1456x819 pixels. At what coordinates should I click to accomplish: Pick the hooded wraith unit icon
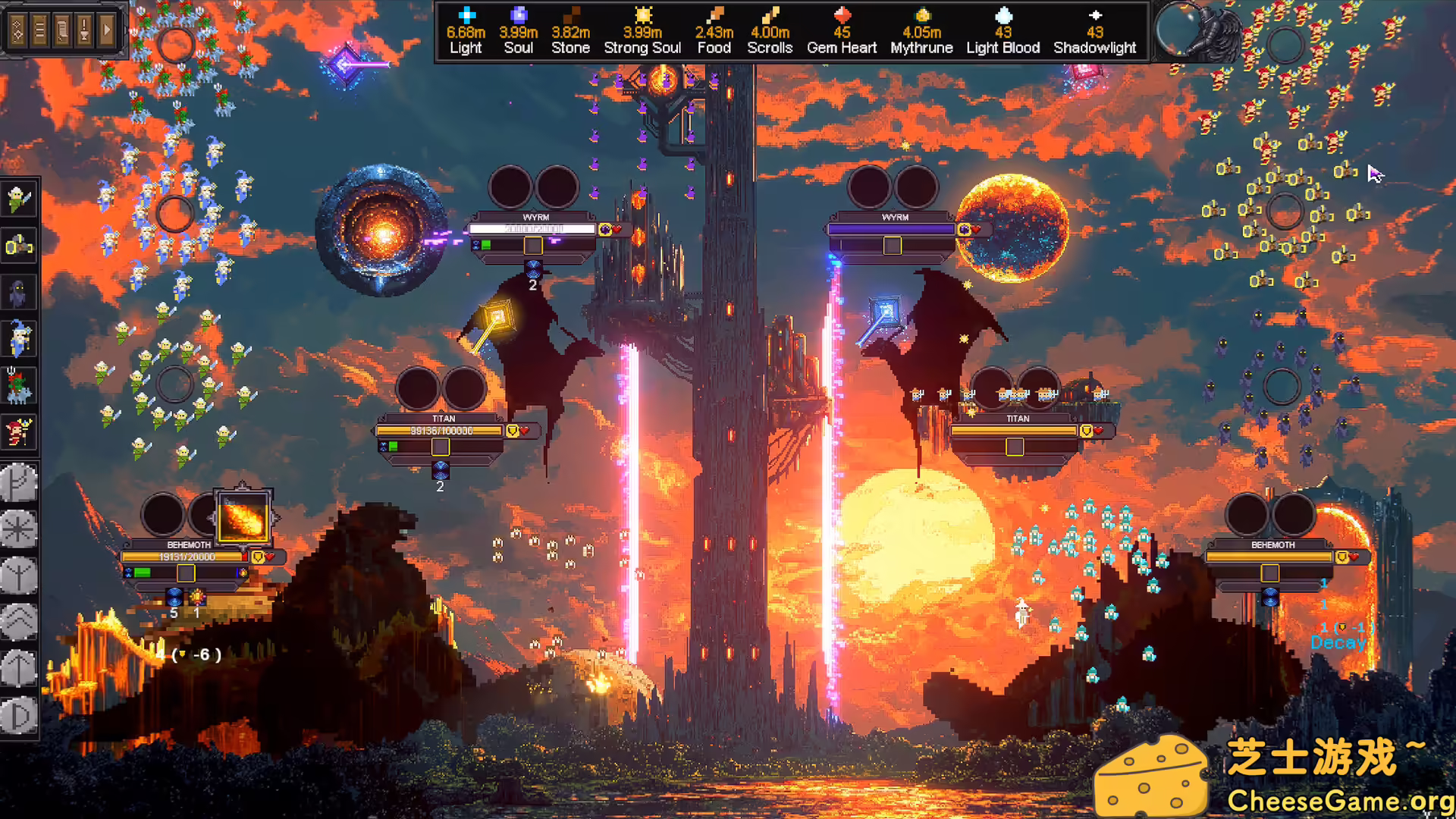(x=19, y=293)
